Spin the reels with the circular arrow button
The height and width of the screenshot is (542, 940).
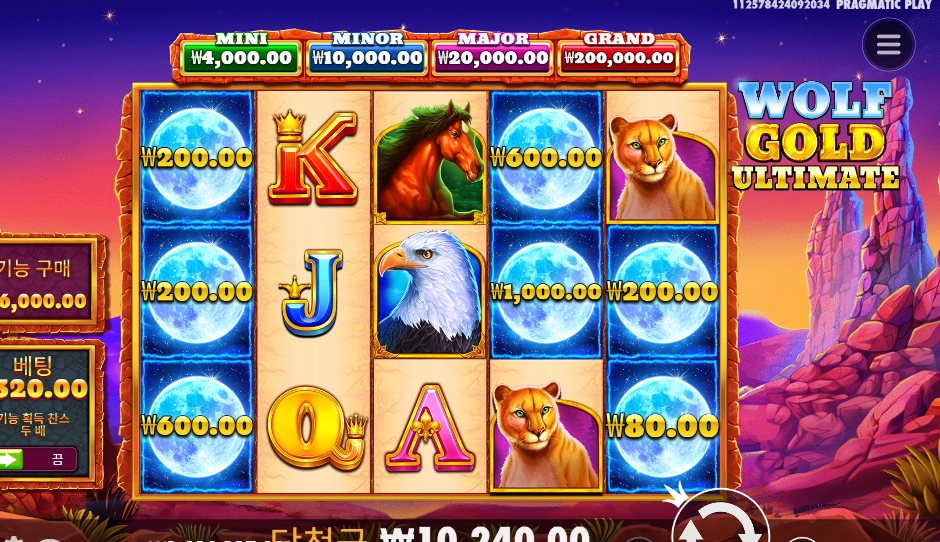[x=720, y=522]
